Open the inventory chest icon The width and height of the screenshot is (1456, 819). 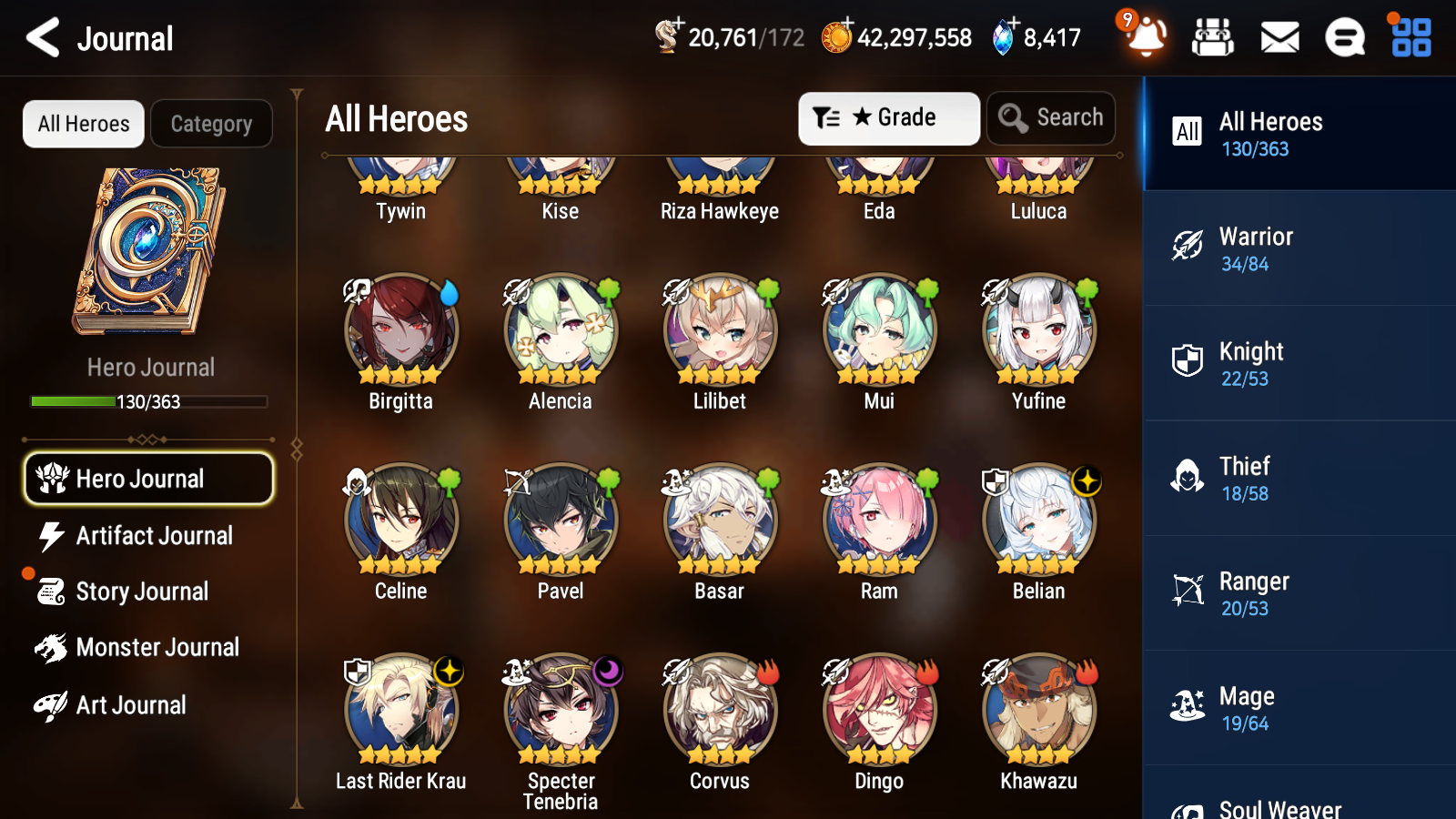click(1213, 37)
